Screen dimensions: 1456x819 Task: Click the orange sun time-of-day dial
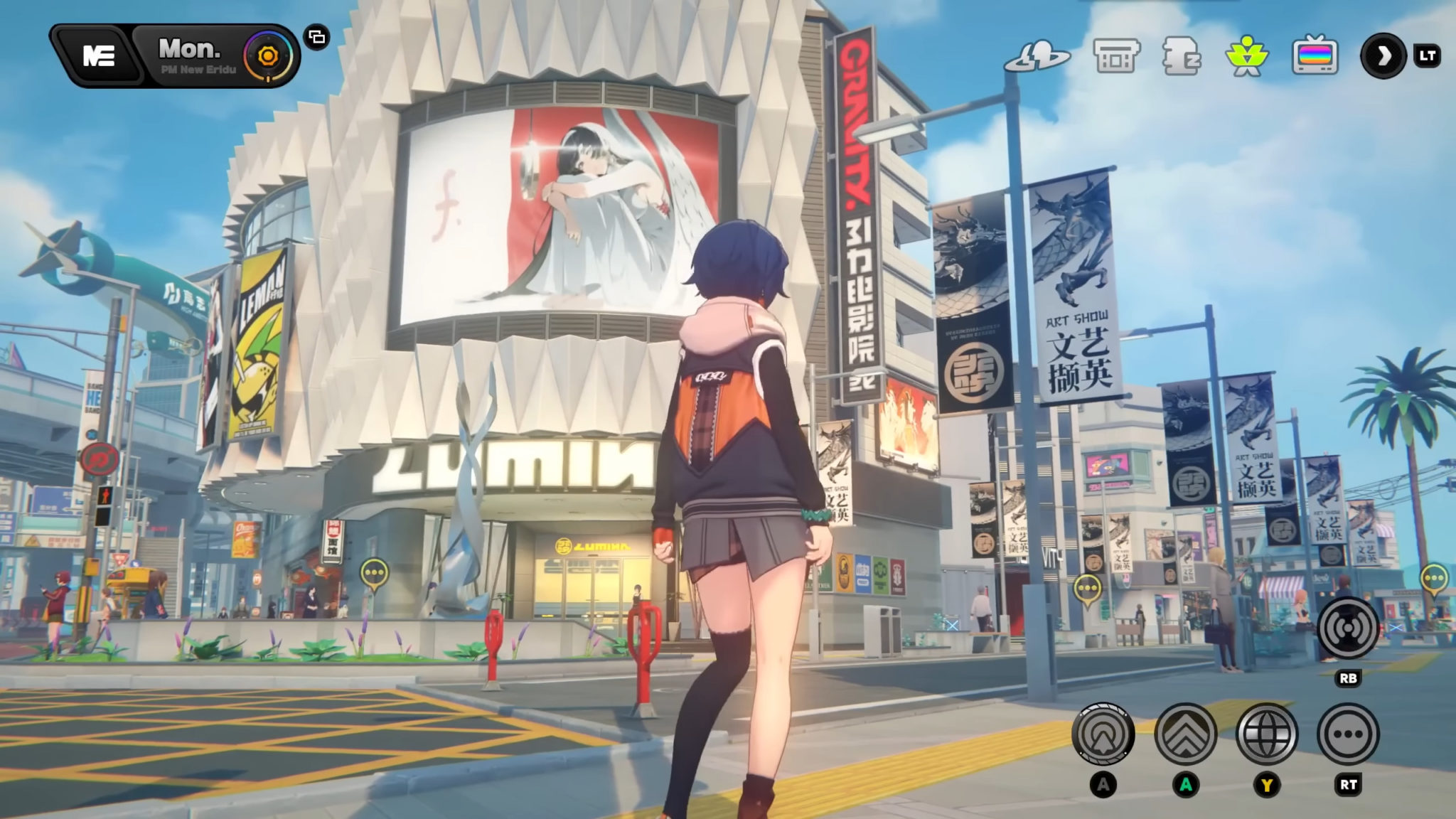click(x=267, y=56)
